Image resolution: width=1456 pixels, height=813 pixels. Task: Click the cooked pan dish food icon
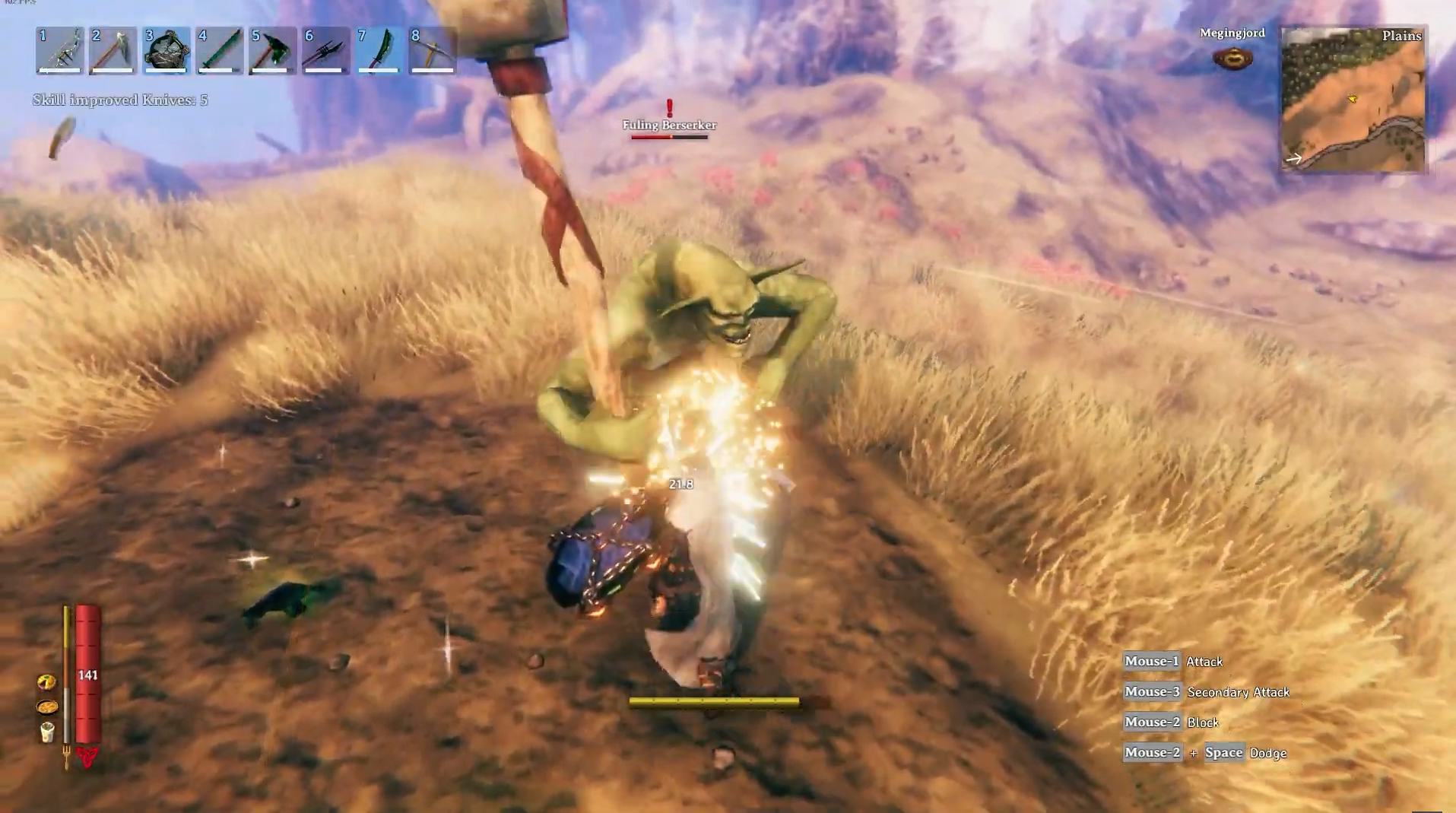coord(47,707)
